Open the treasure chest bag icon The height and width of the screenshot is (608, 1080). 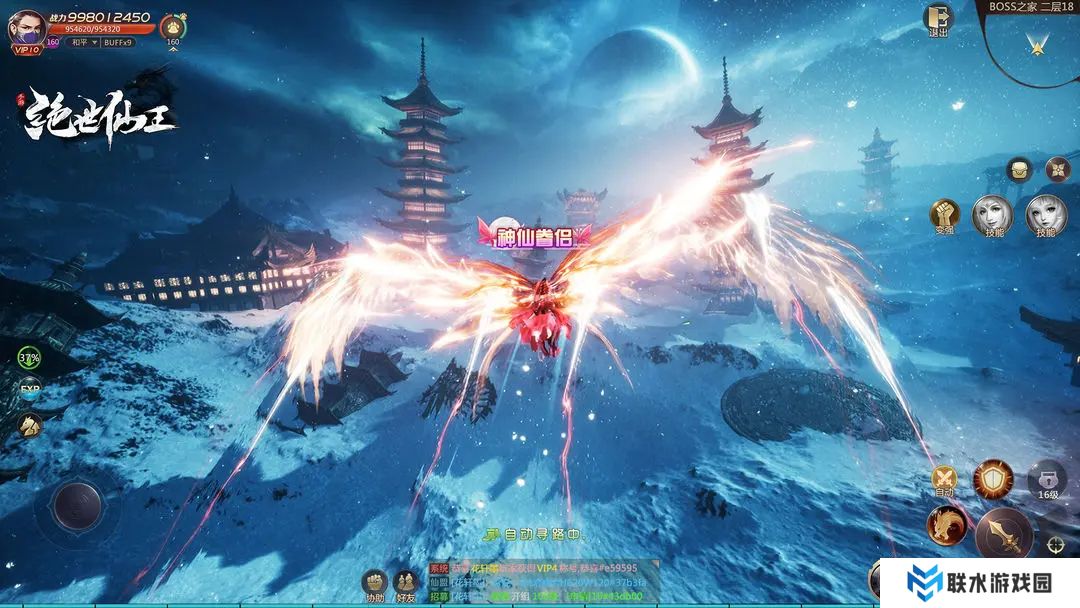click(1019, 169)
